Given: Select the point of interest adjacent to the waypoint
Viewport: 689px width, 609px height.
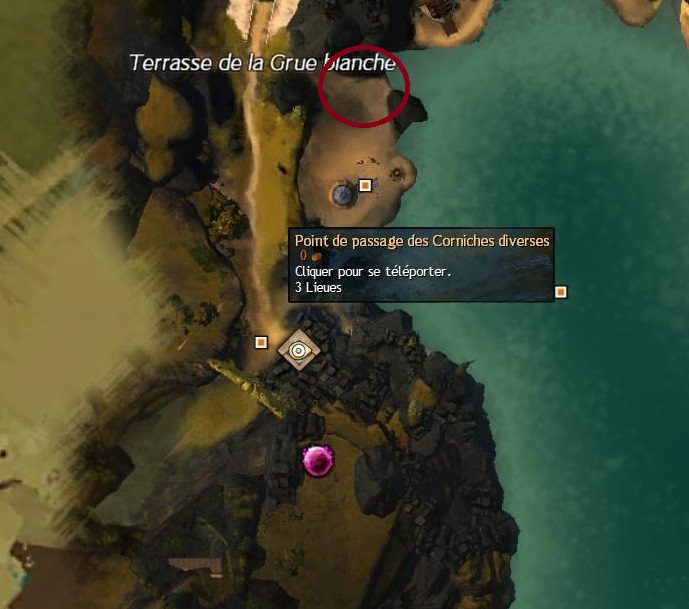Looking at the screenshot, I should 261,342.
